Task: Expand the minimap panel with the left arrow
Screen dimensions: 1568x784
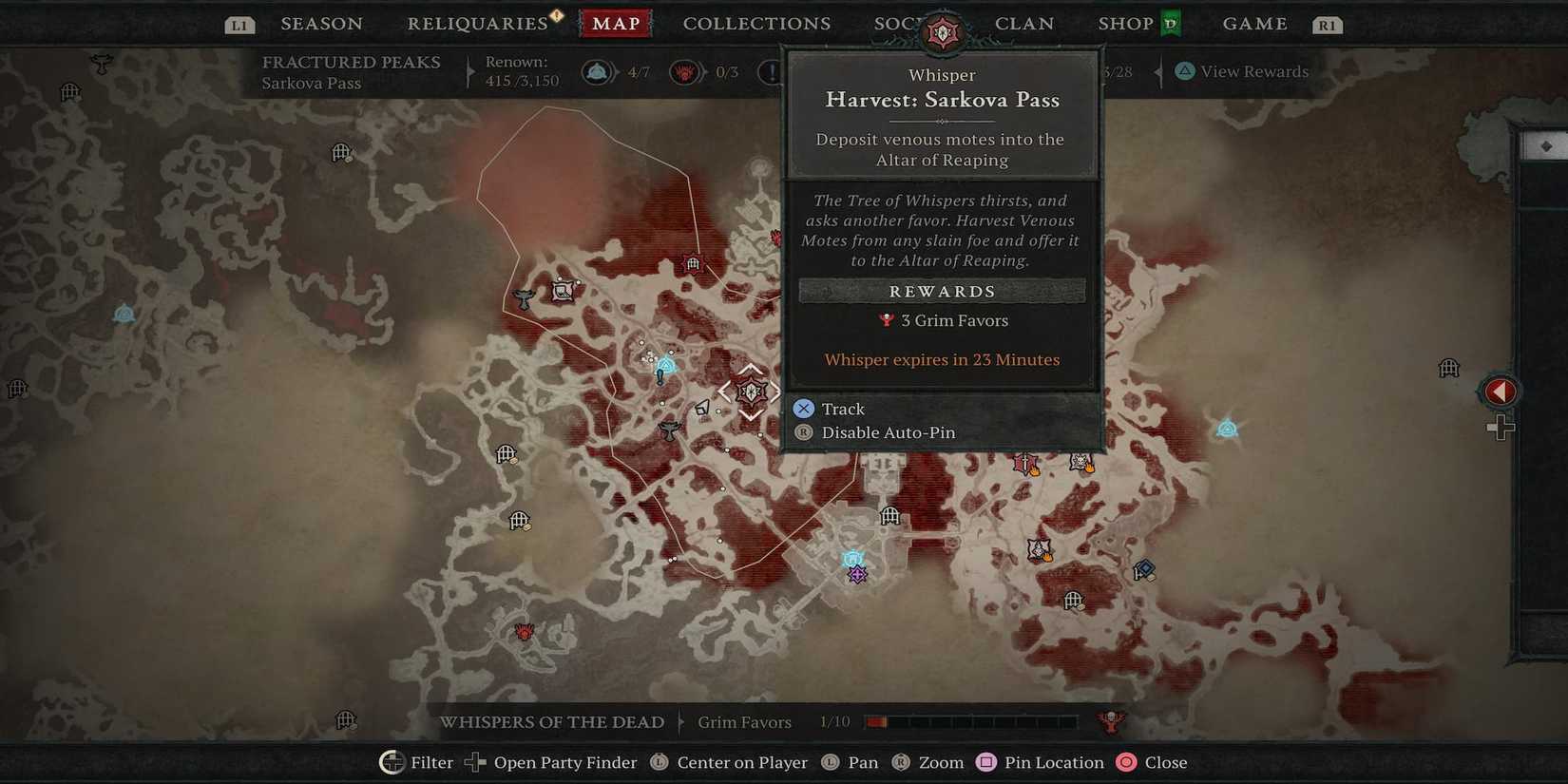Action: (x=1500, y=391)
